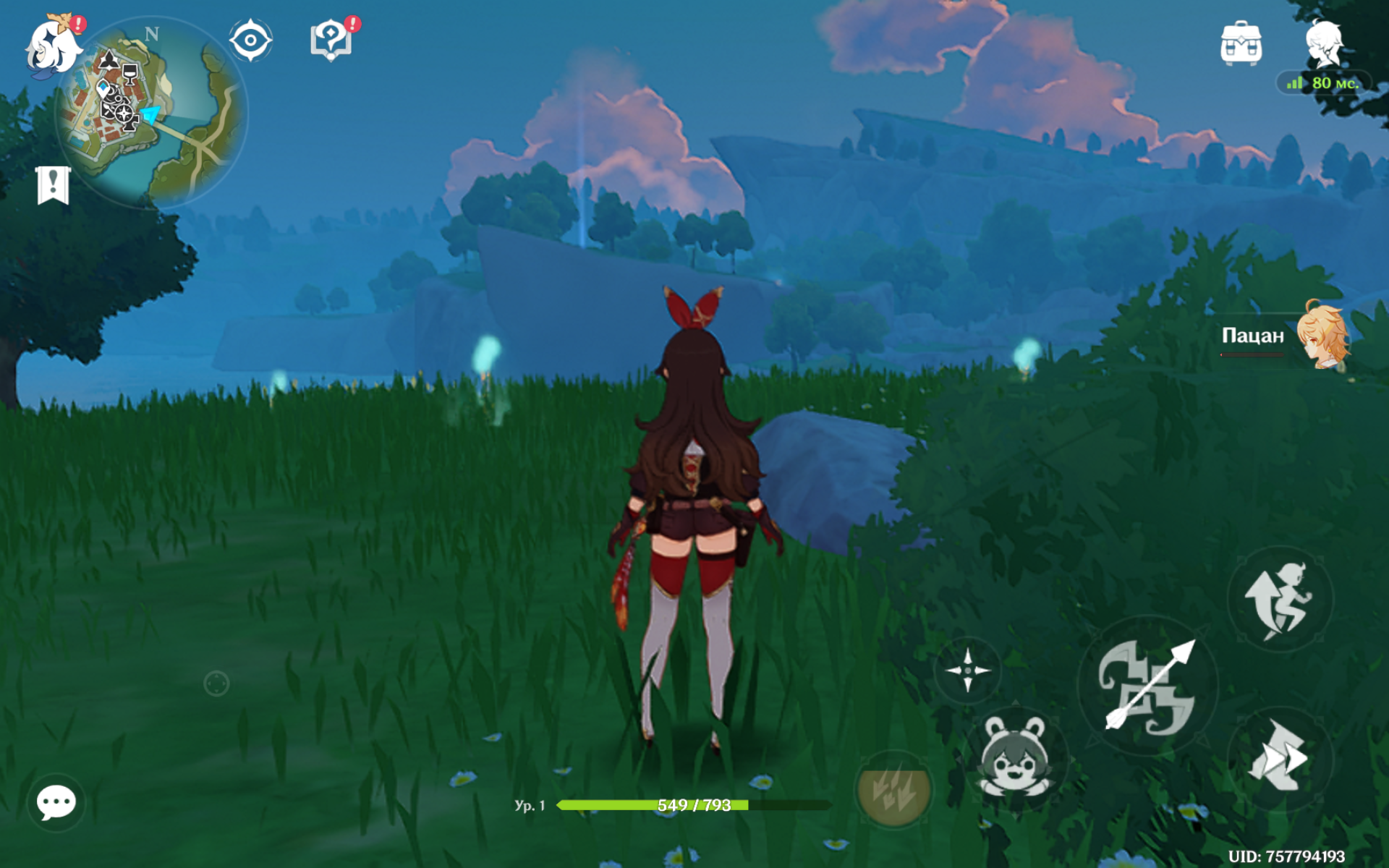Use Baron Bunny elemental skill
Viewport: 1389px width, 868px height.
click(x=1016, y=757)
